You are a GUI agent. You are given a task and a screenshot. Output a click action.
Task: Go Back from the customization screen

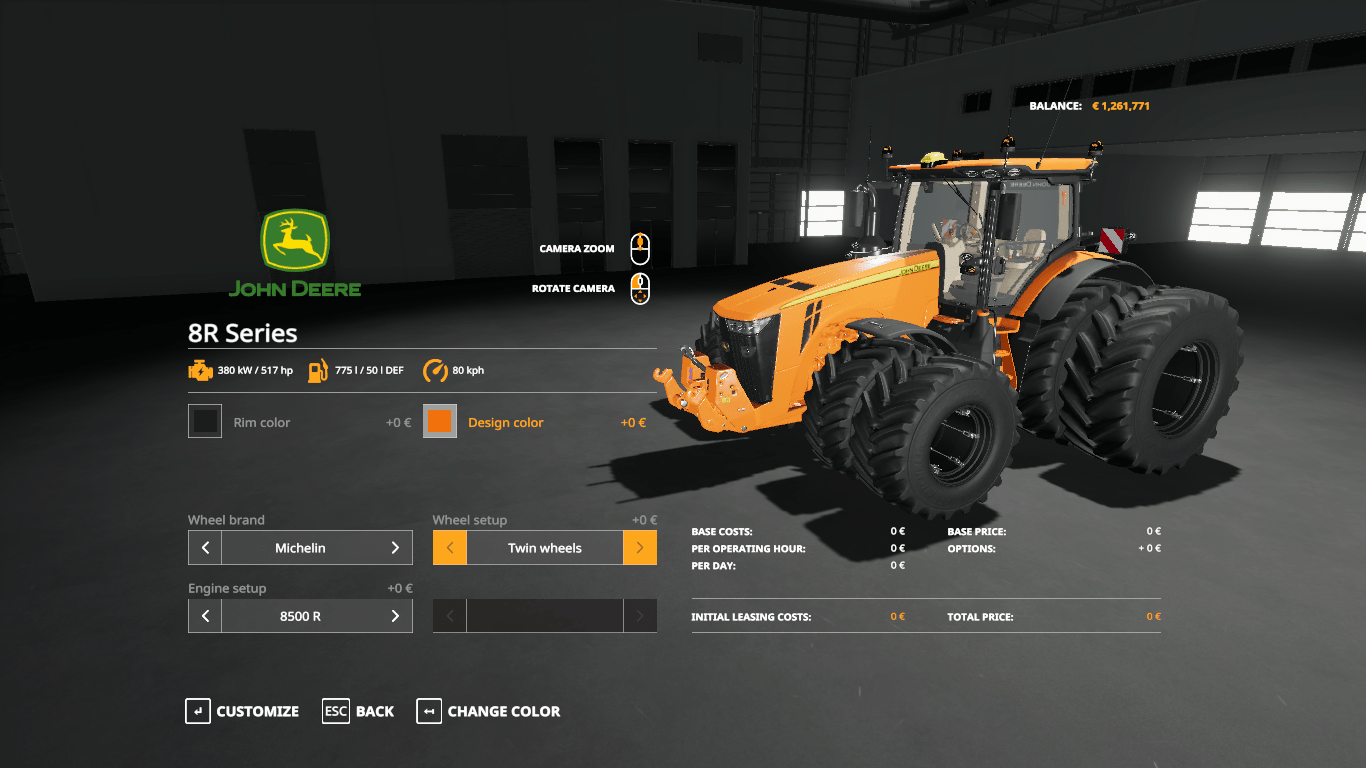[x=358, y=711]
